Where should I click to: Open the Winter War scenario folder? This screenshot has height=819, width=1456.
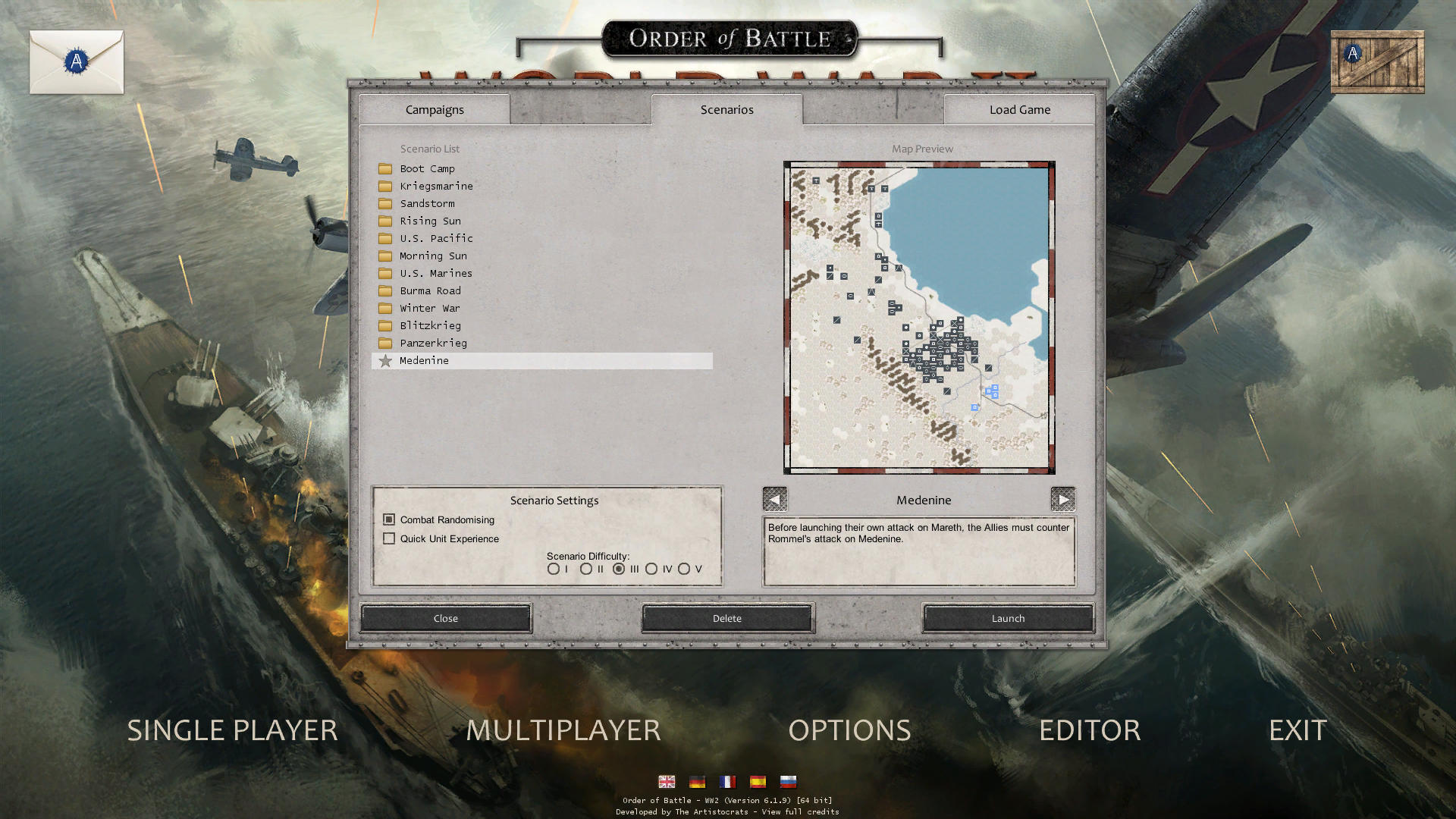pyautogui.click(x=430, y=308)
